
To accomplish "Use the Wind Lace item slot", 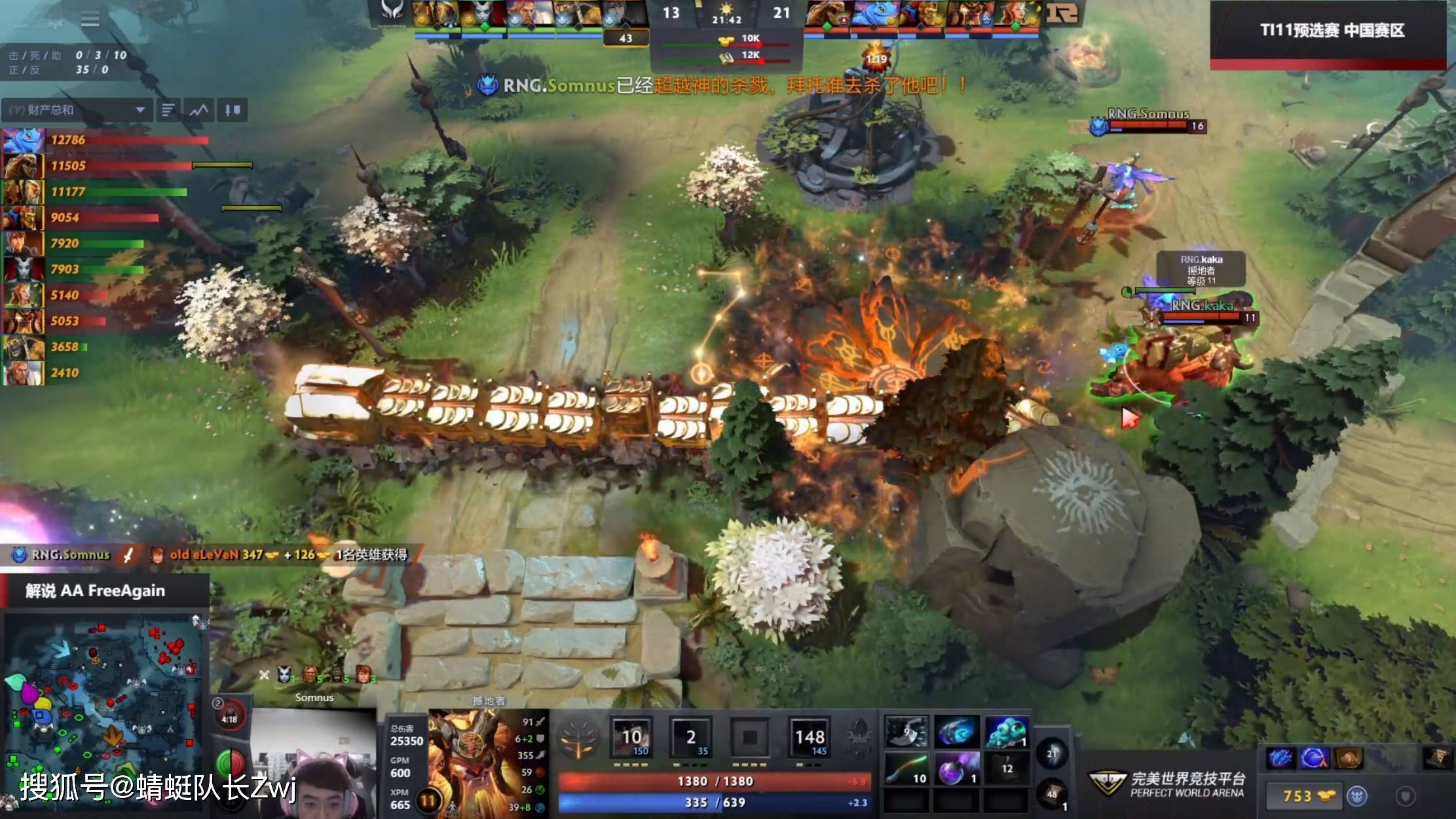I will [906, 769].
